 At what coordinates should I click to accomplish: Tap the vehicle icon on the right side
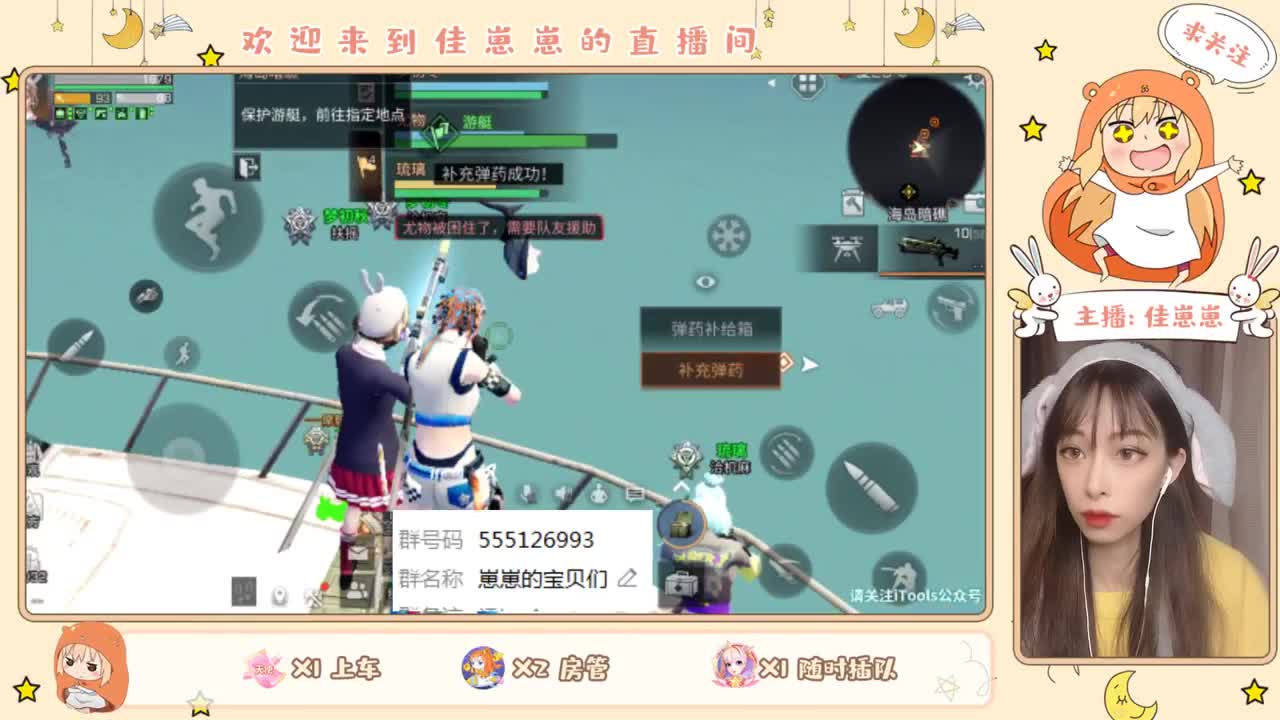[x=889, y=306]
